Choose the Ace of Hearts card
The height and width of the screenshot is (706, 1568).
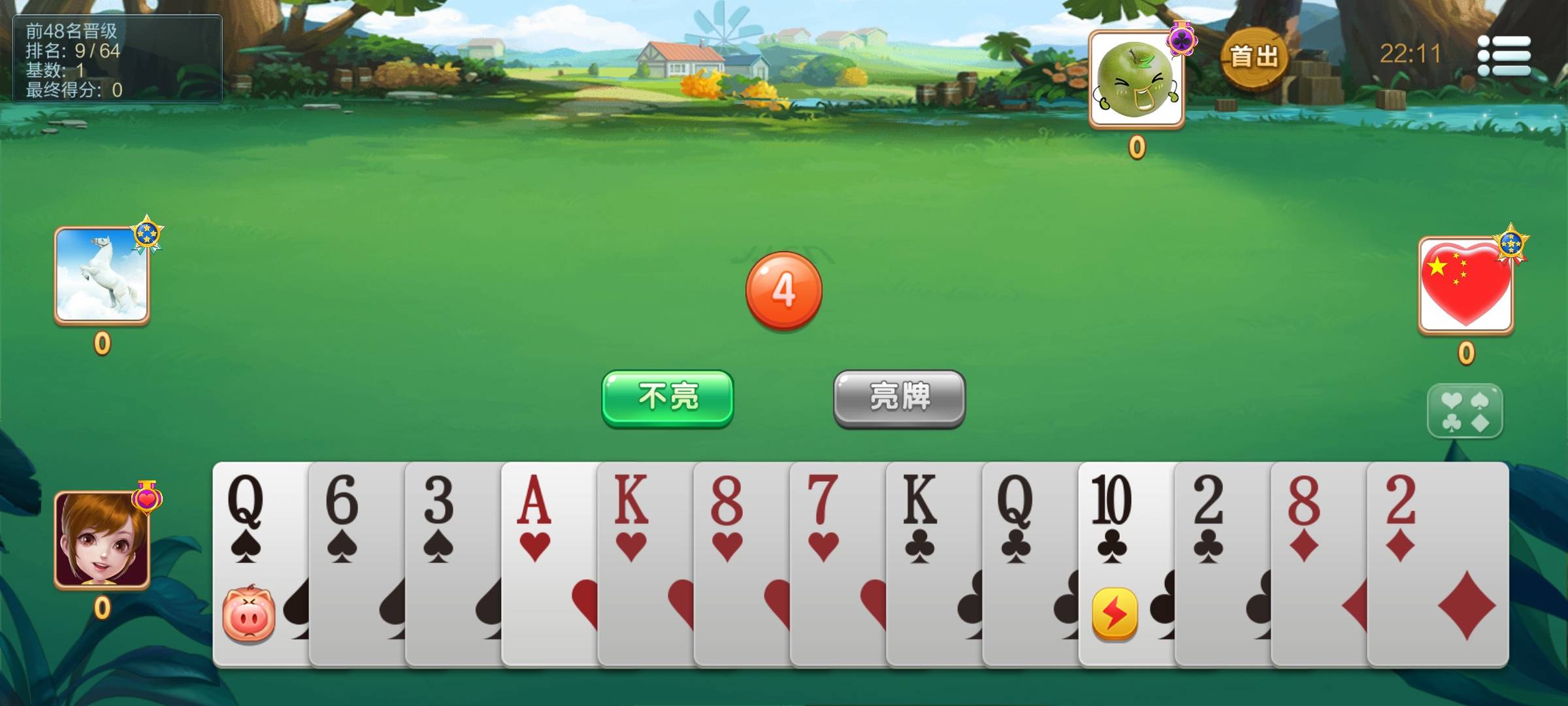tap(548, 562)
